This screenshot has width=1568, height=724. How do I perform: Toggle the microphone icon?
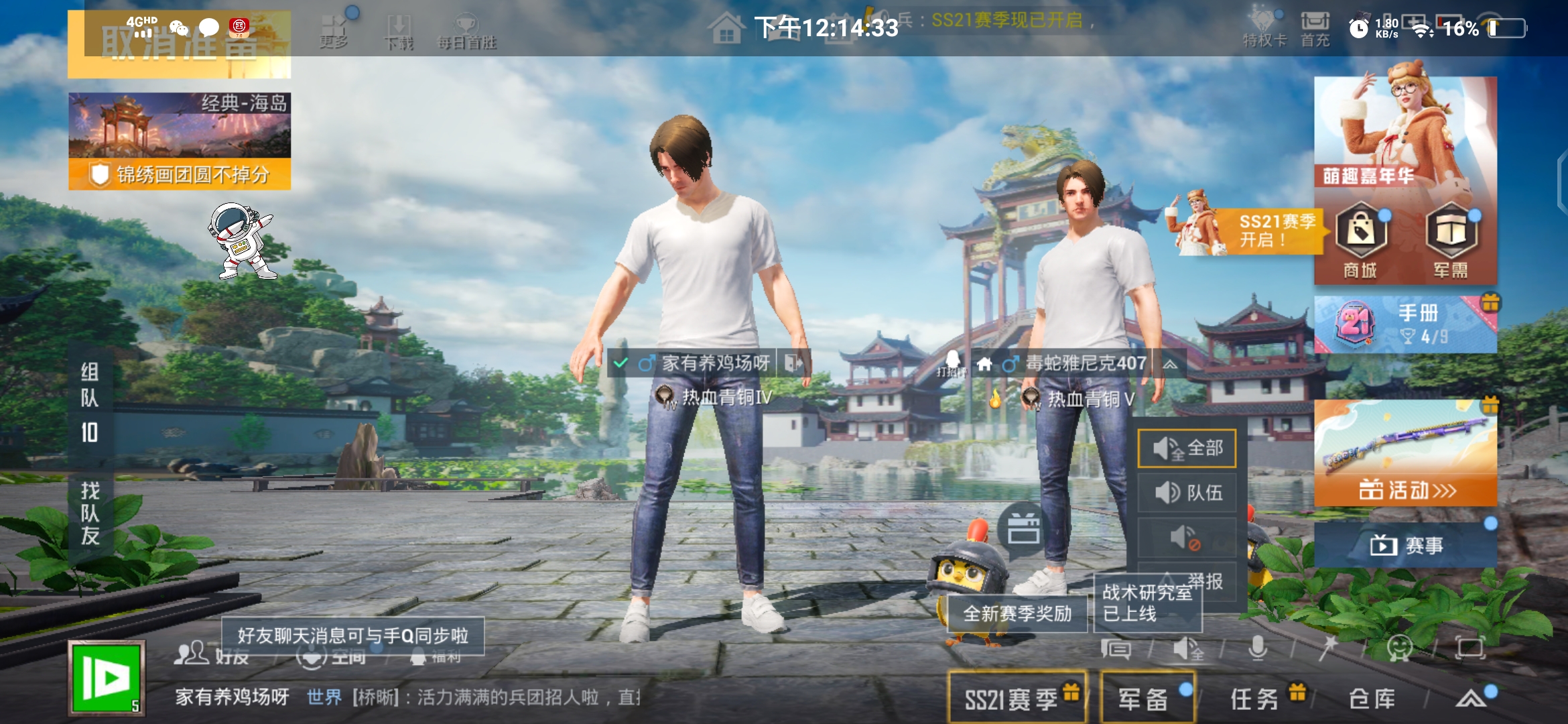[1258, 648]
